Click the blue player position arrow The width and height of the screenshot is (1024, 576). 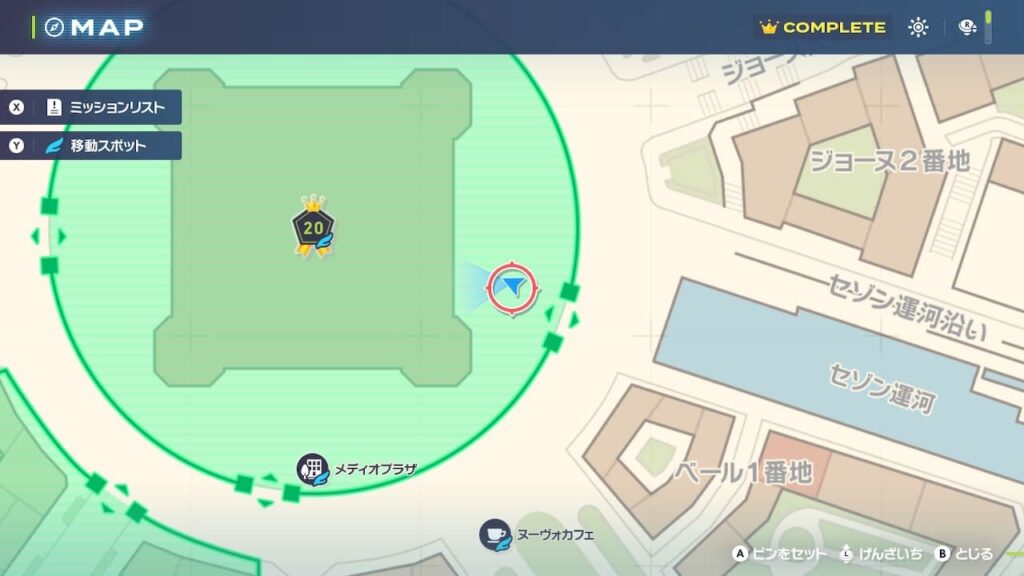[513, 288]
